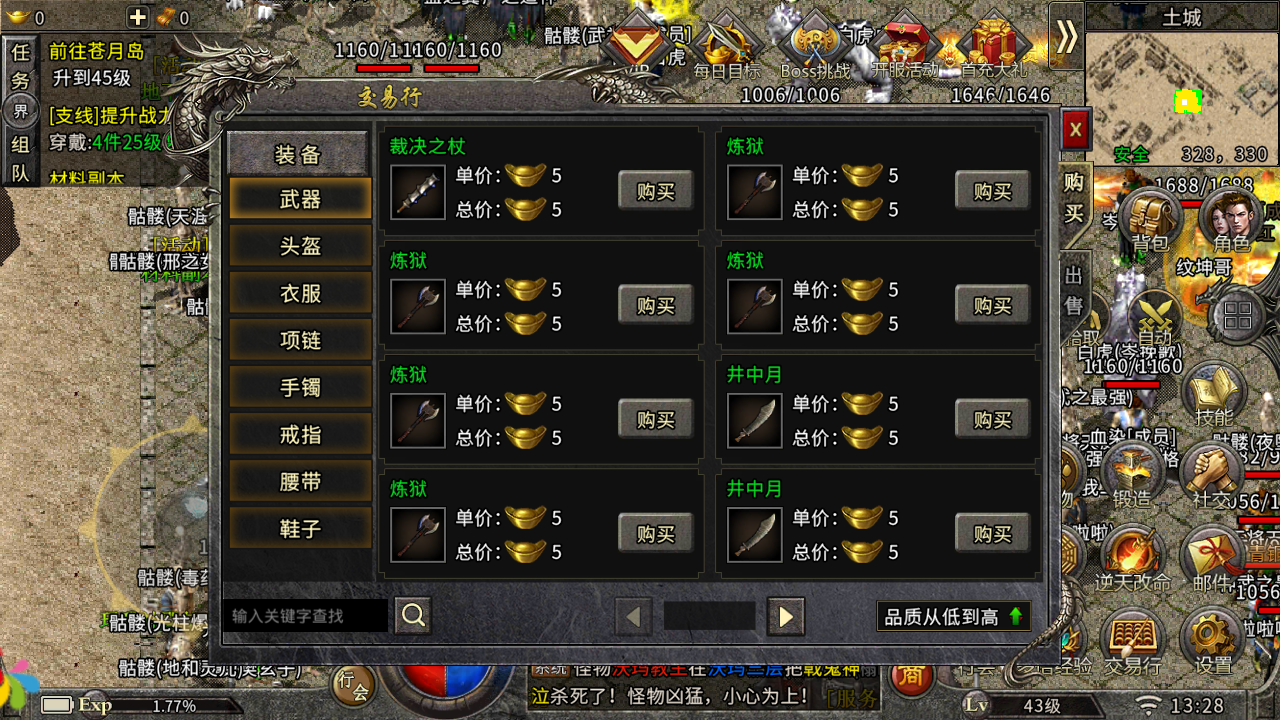1280x720 pixels.
Task: Switch to the 头盔 helmet category
Action: (x=300, y=246)
